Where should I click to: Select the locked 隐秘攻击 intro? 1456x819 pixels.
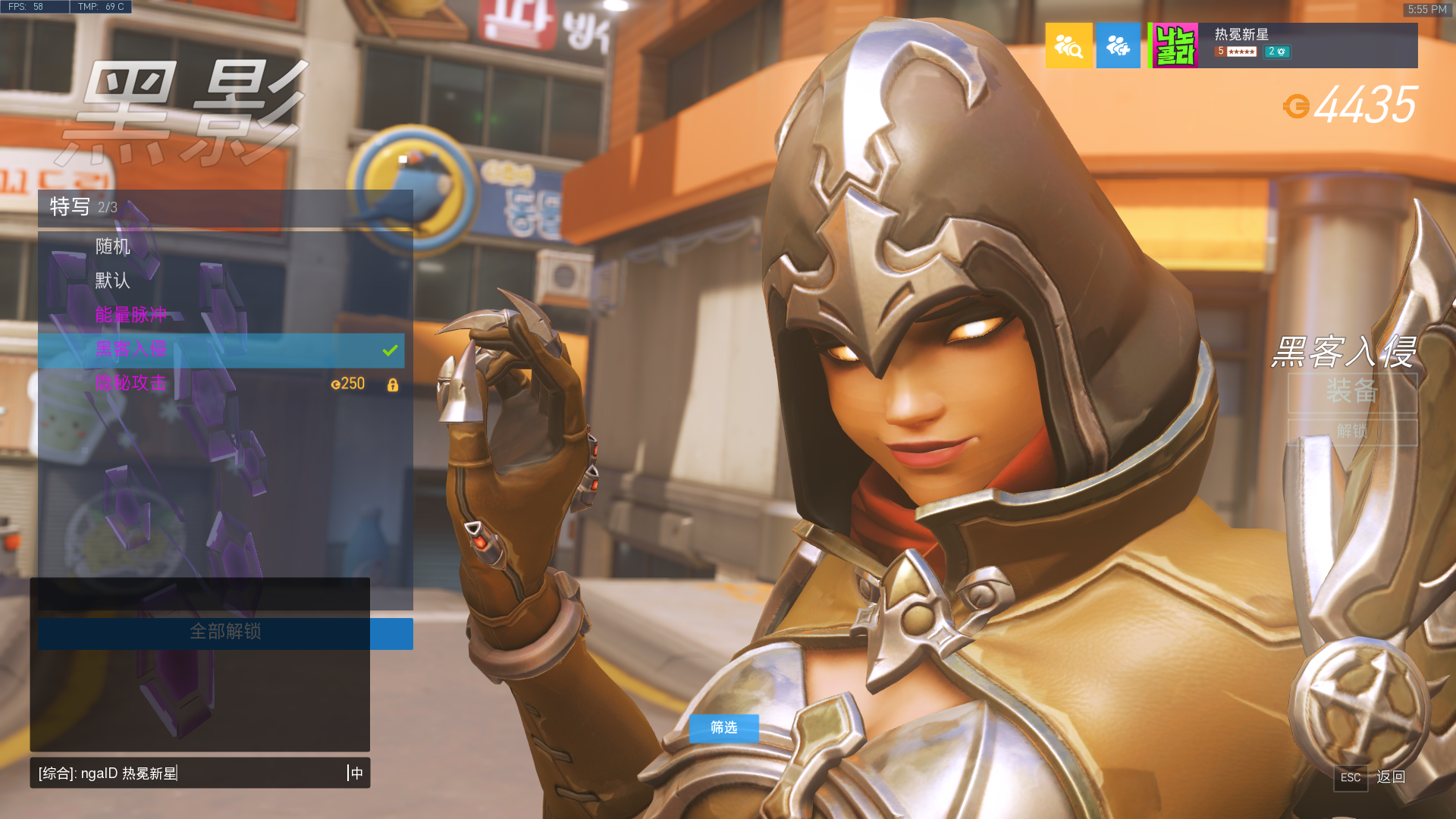[220, 384]
